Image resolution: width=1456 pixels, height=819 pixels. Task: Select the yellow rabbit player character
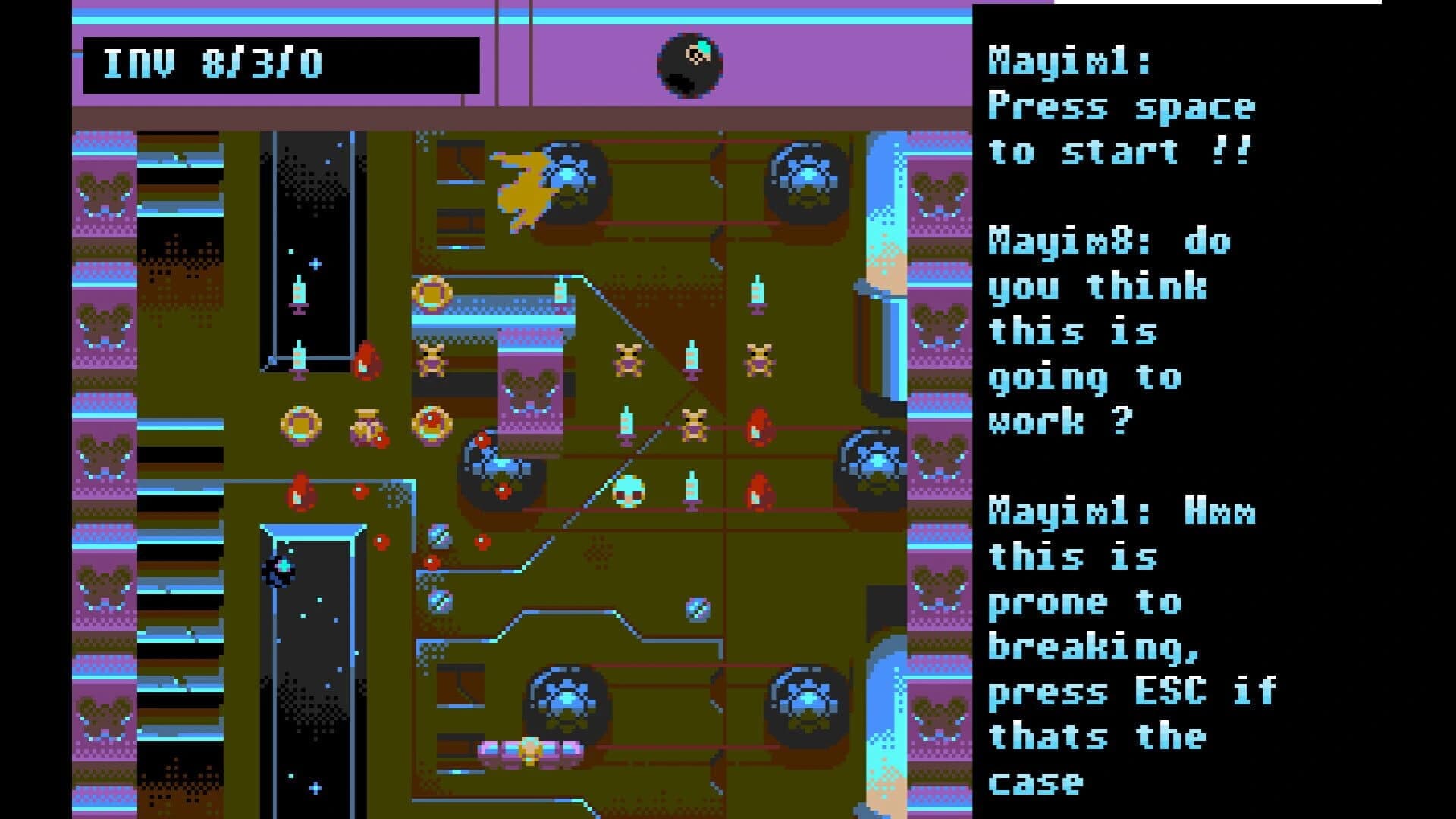523,190
